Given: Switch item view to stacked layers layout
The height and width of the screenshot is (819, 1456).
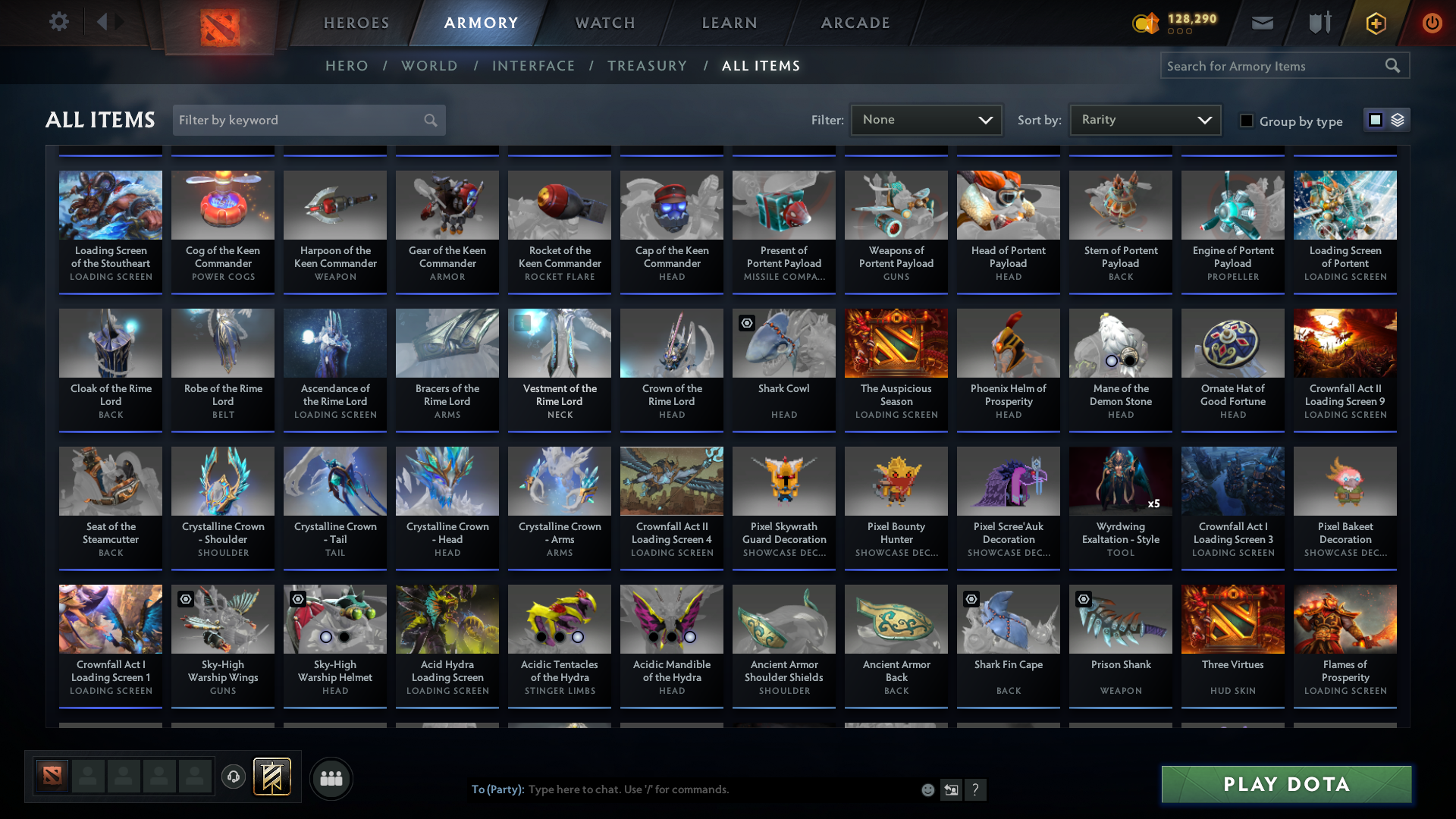Looking at the screenshot, I should (x=1396, y=119).
